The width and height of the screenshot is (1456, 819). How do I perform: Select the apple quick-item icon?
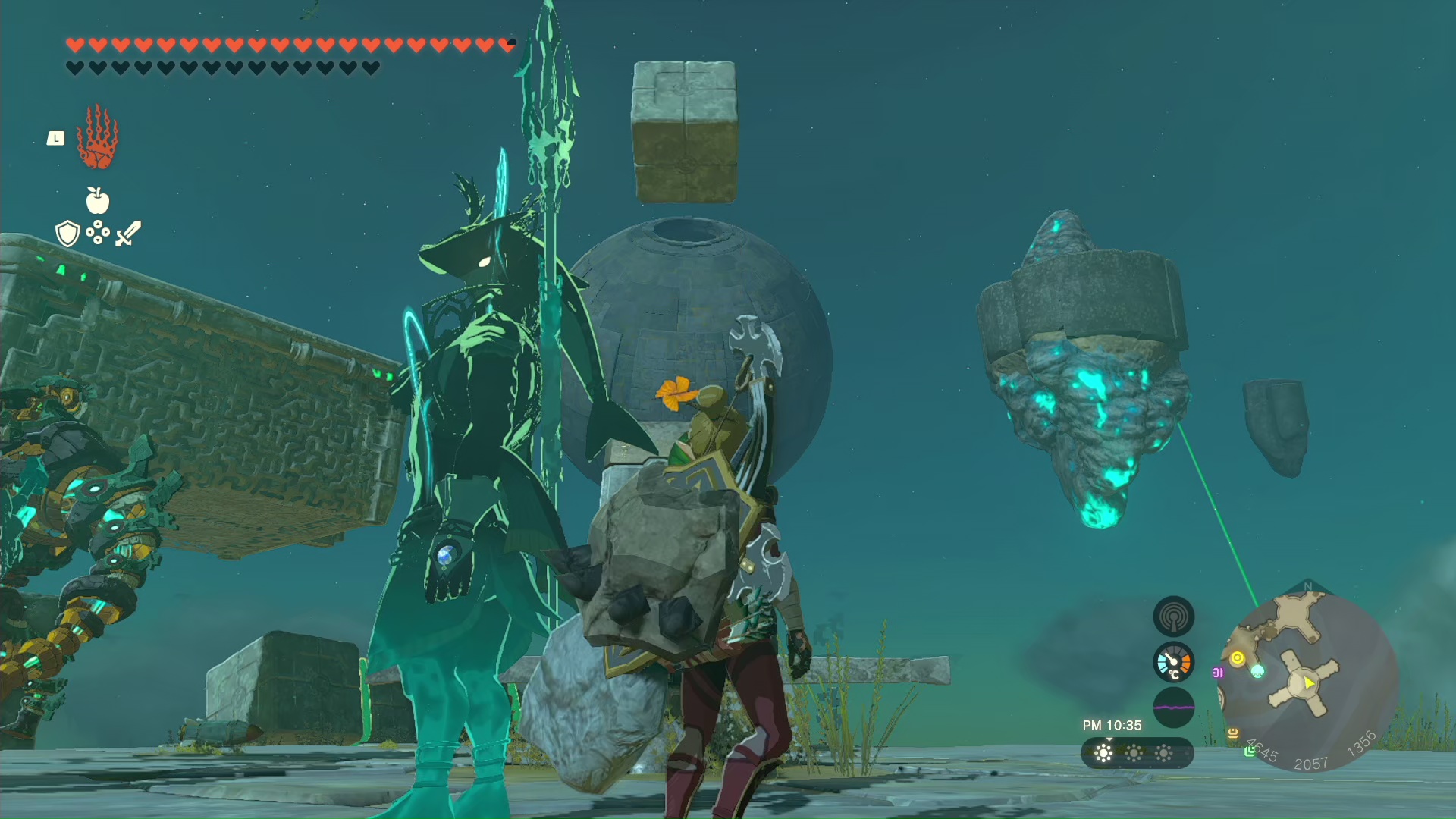(97, 201)
